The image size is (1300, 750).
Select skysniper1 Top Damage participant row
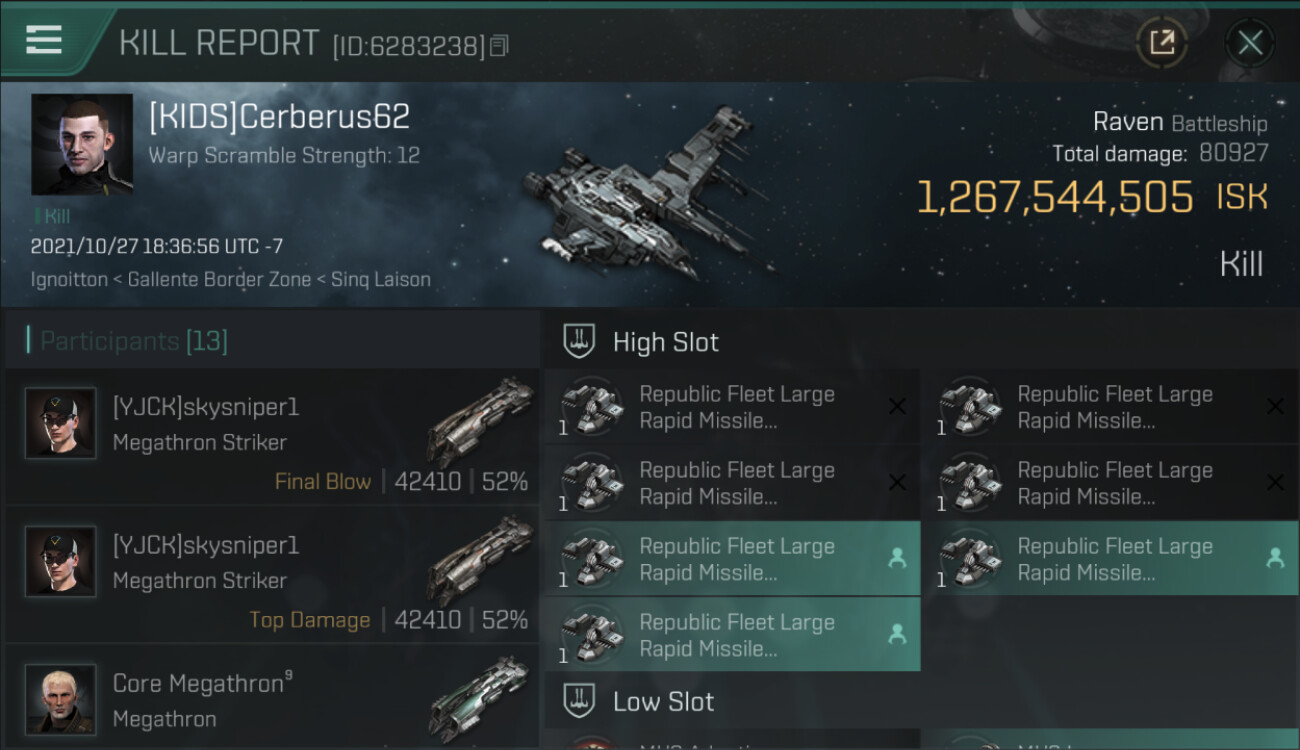click(272, 575)
